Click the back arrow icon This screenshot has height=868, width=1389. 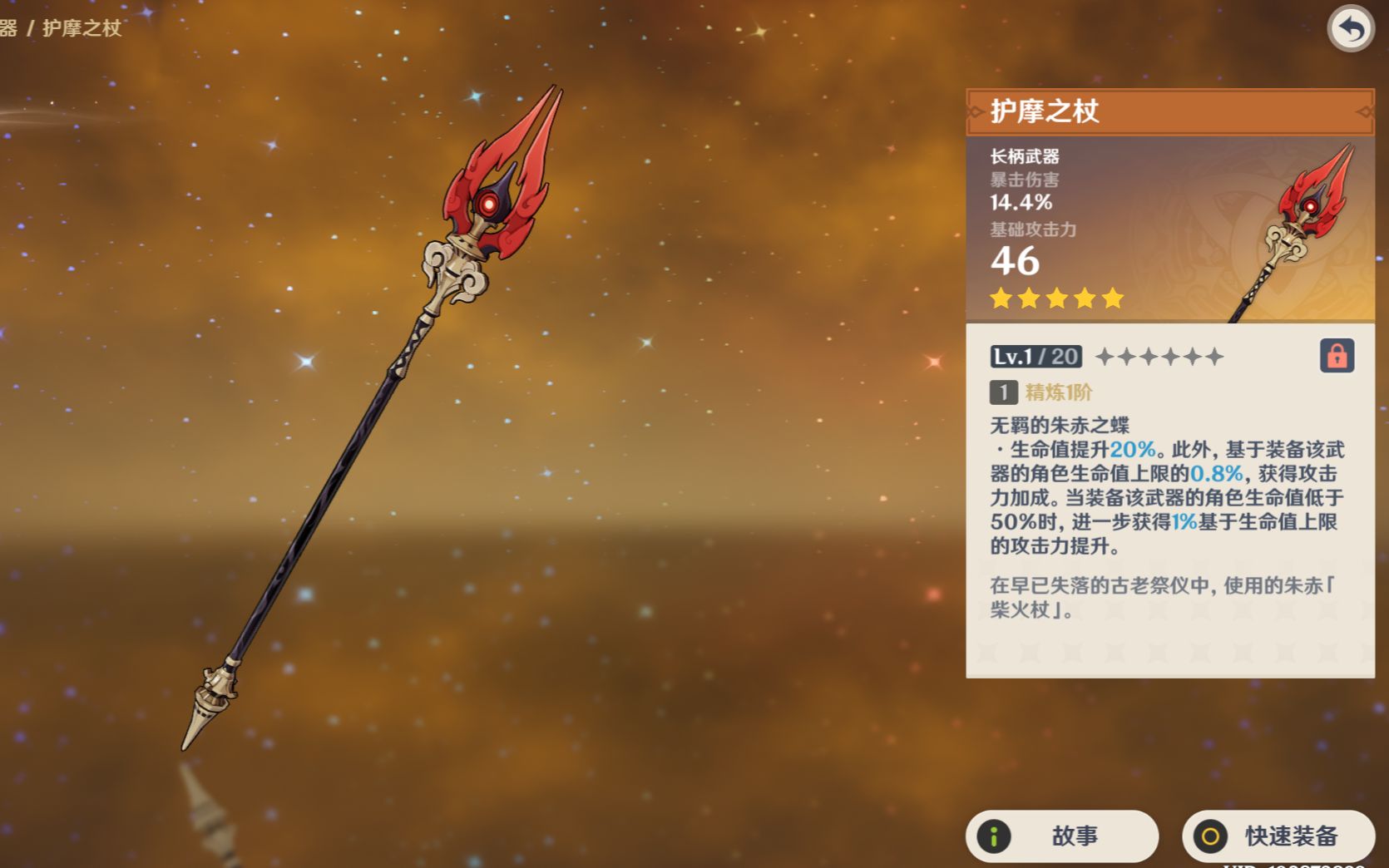point(1349,29)
